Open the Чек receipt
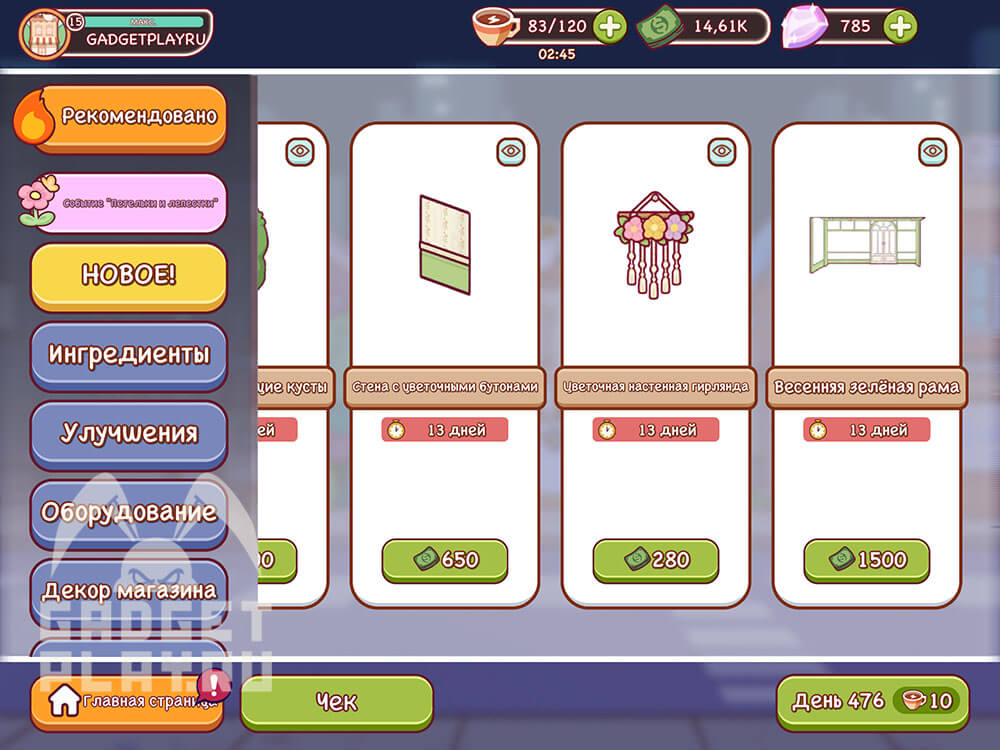 (337, 702)
